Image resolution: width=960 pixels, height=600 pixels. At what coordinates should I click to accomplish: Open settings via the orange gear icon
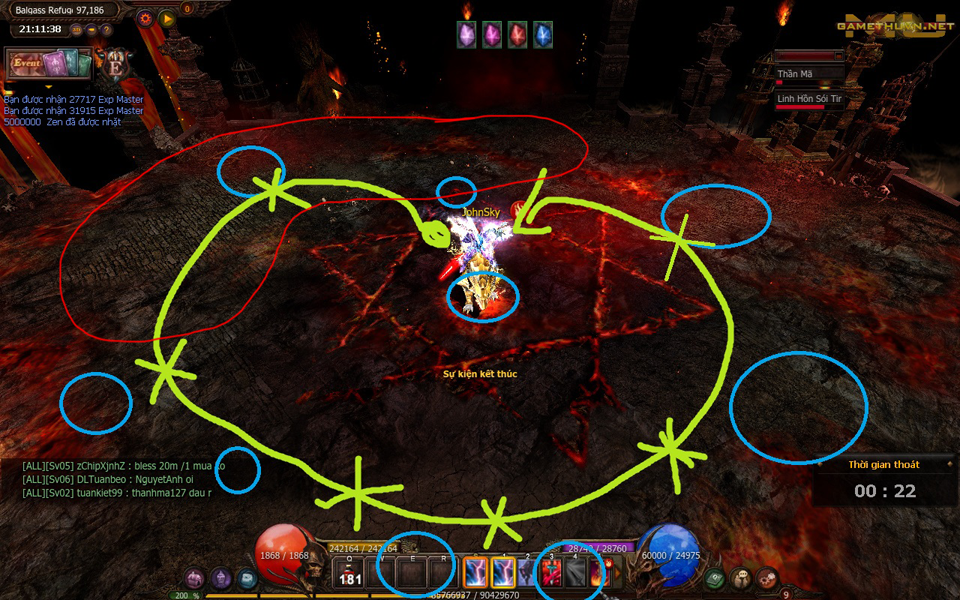(145, 18)
